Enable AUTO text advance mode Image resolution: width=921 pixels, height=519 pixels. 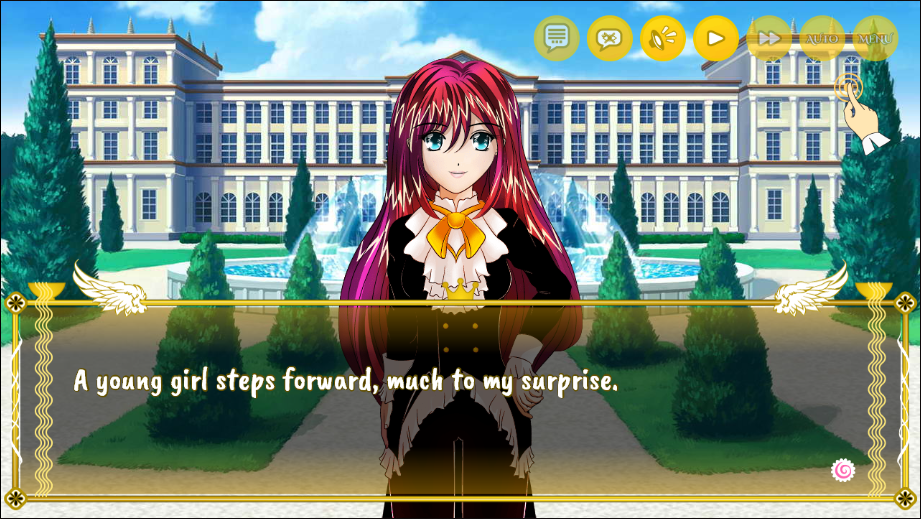(x=822, y=39)
